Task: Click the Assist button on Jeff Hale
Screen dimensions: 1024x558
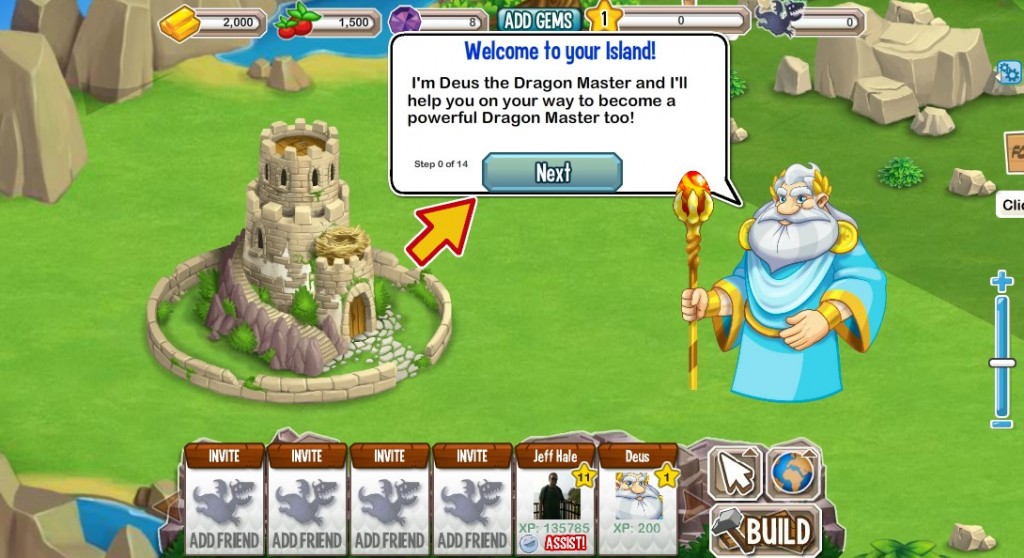Action: pos(566,543)
